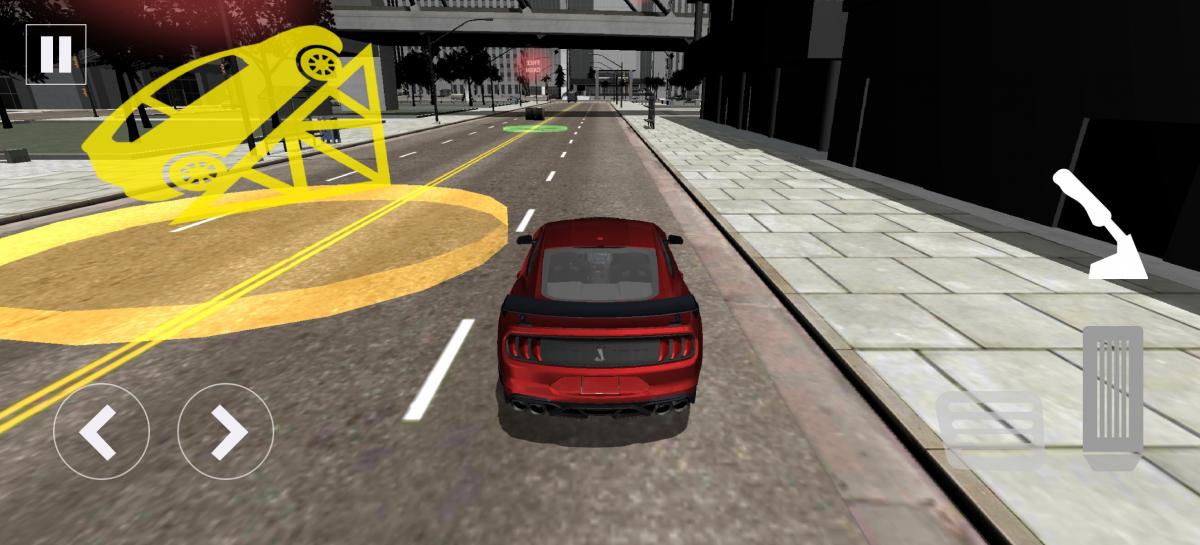1200x545 pixels.
Task: Steer left with the left arrow button
Action: [101, 432]
